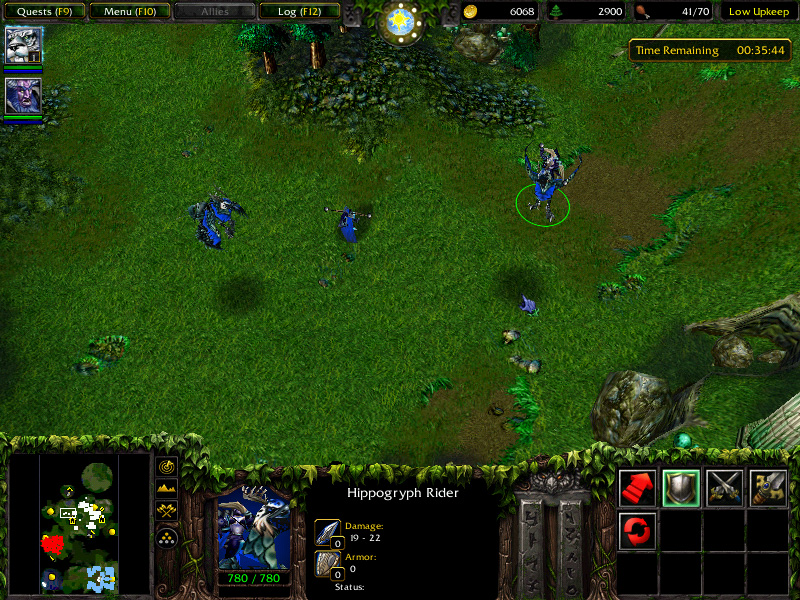
Task: Click the Hippogryph Rider portrait
Action: [254, 527]
